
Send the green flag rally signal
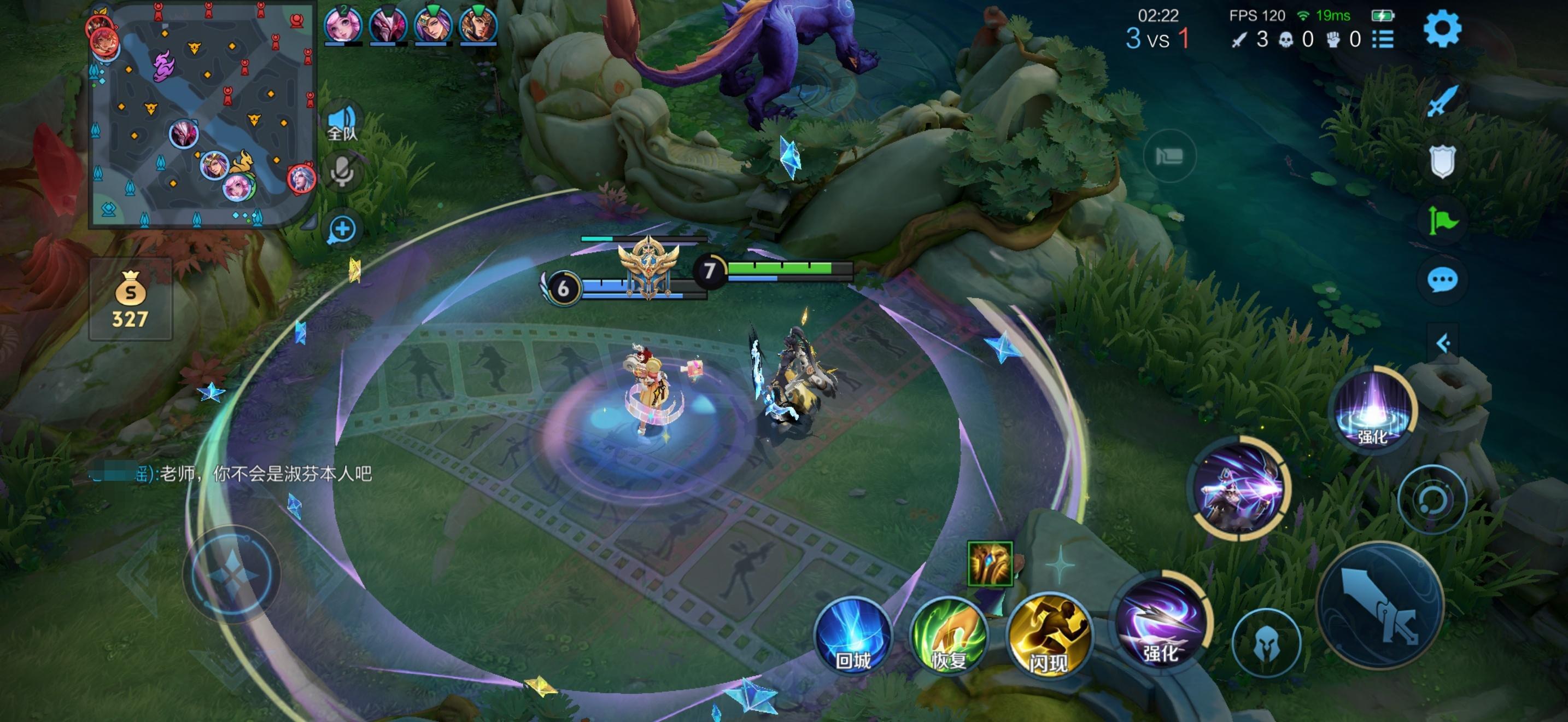(1441, 220)
